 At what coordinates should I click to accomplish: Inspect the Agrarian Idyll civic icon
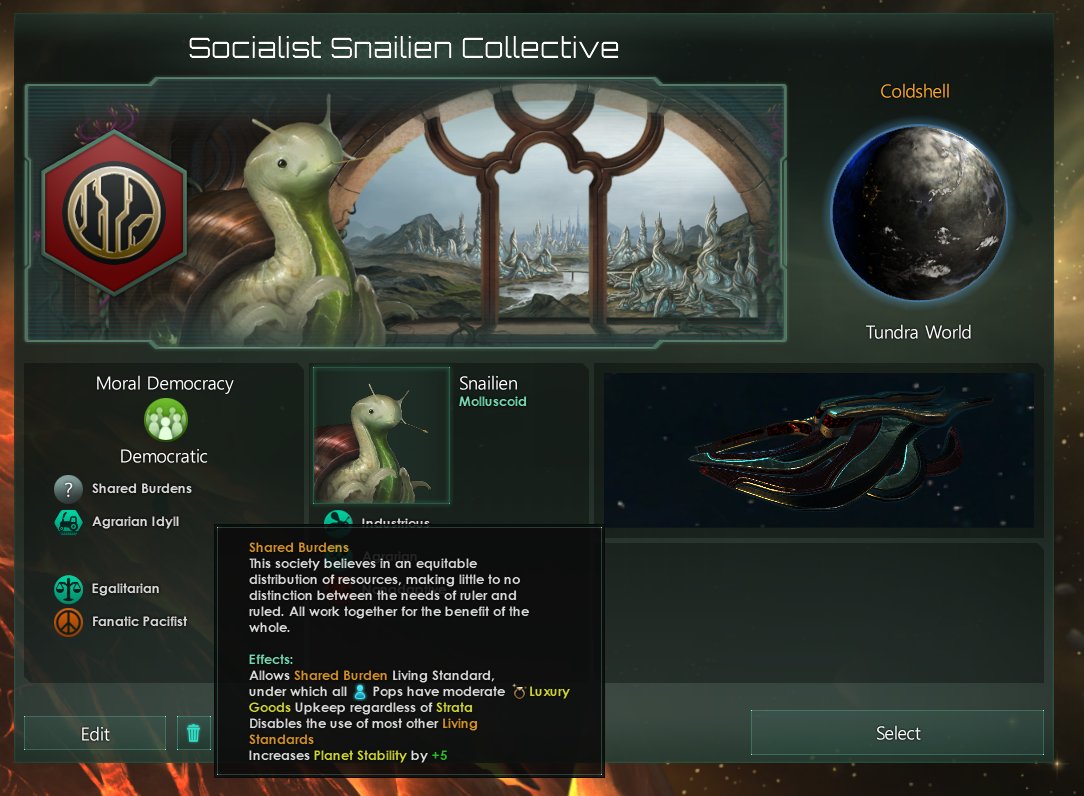pyautogui.click(x=68, y=522)
